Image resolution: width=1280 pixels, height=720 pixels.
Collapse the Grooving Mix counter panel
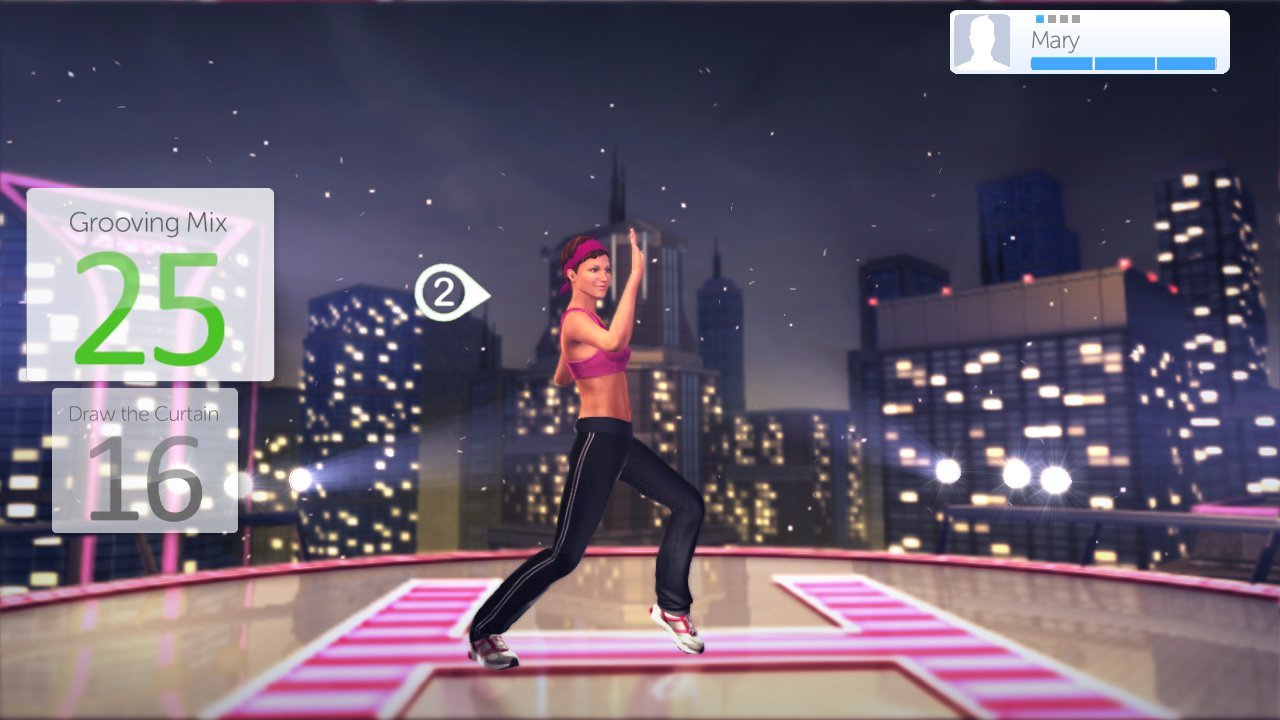point(150,285)
